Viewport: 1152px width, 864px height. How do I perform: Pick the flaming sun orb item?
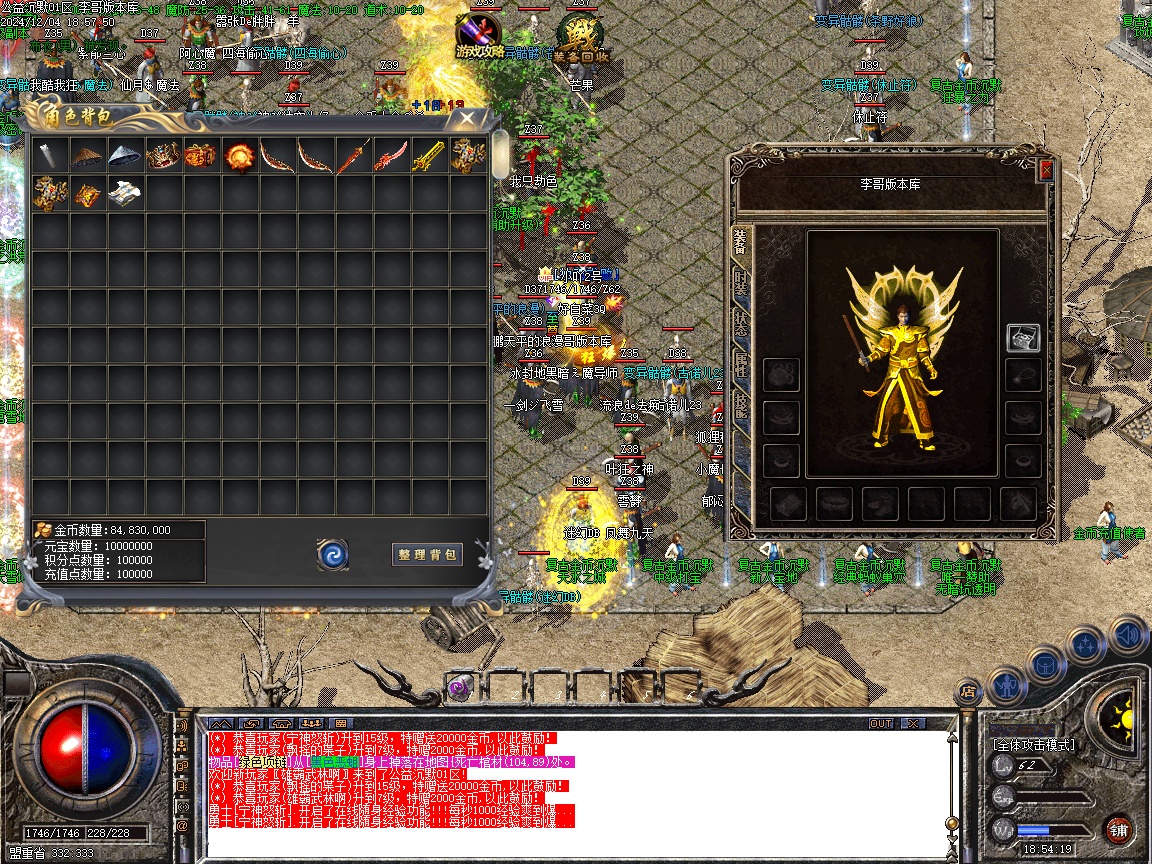click(239, 155)
